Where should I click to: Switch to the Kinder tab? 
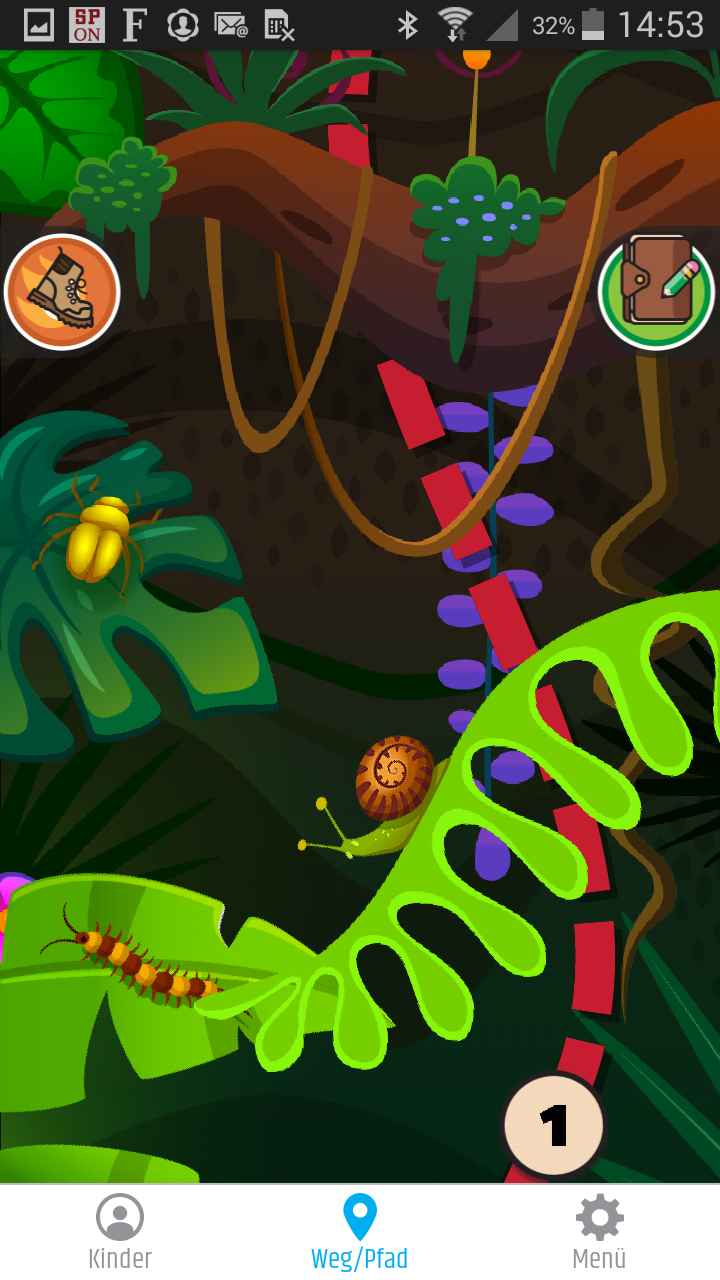(120, 1232)
